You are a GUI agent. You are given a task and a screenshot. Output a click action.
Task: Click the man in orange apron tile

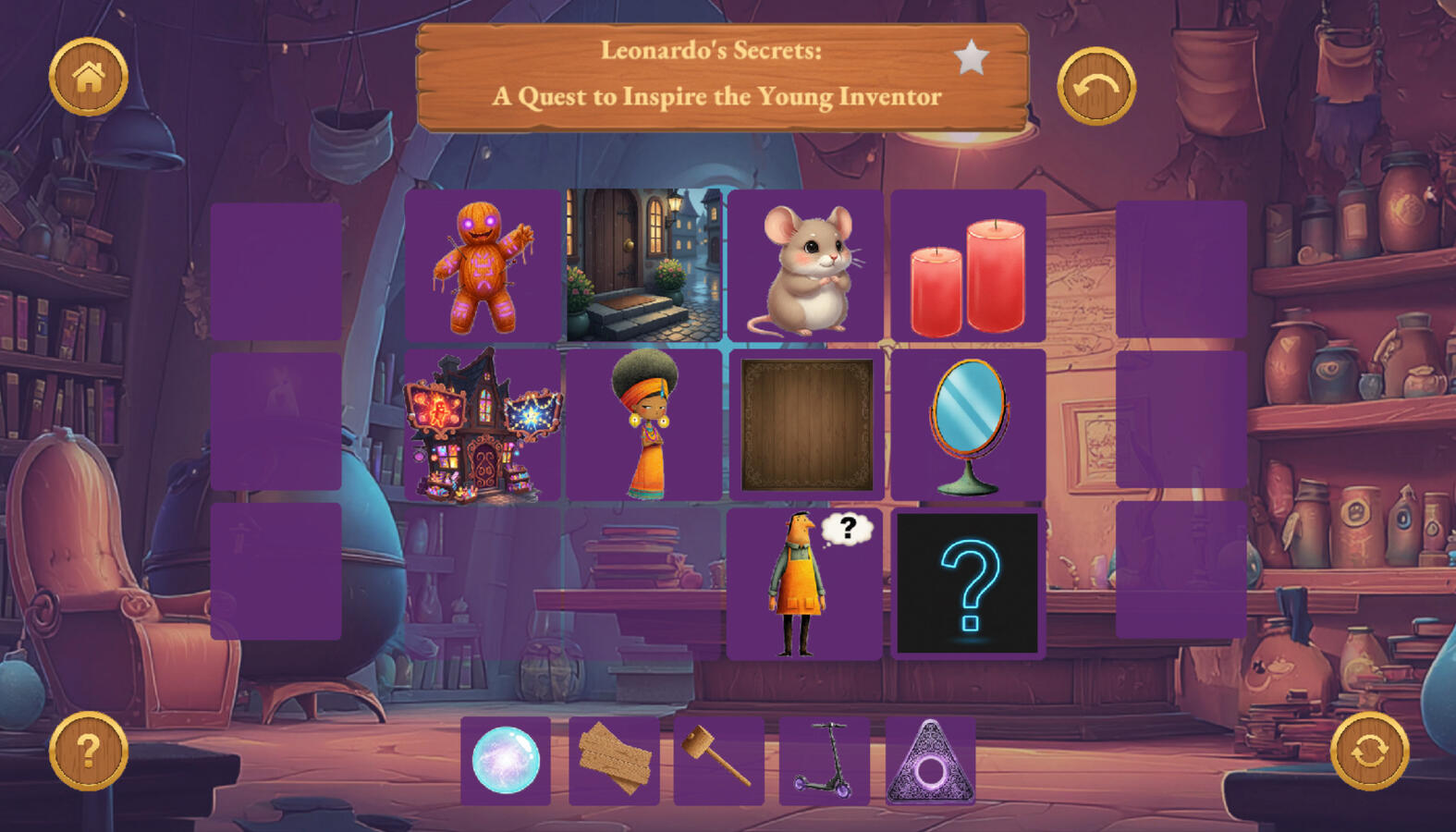coord(804,584)
